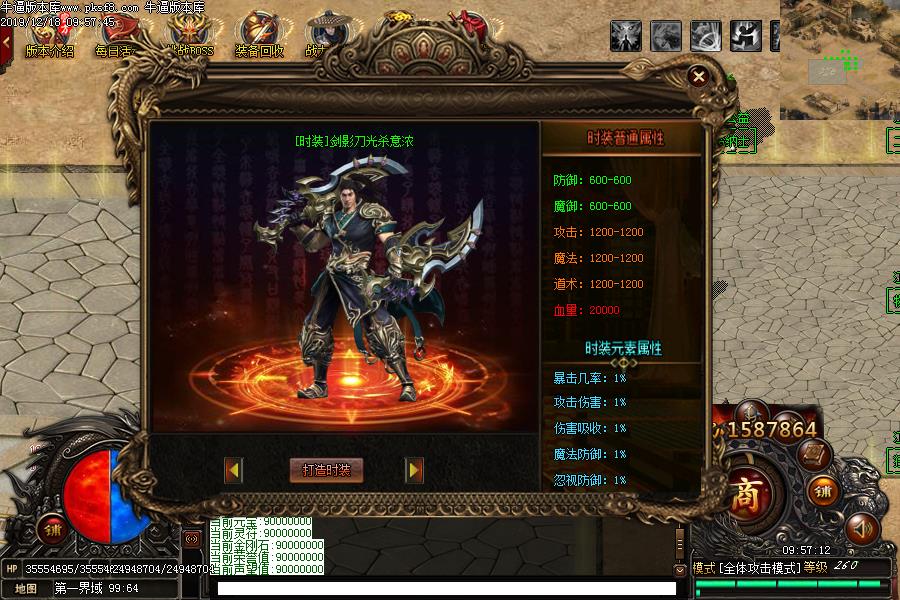Click the 铺 button by the HP orb
Viewport: 900px width, 600px height.
[52, 531]
